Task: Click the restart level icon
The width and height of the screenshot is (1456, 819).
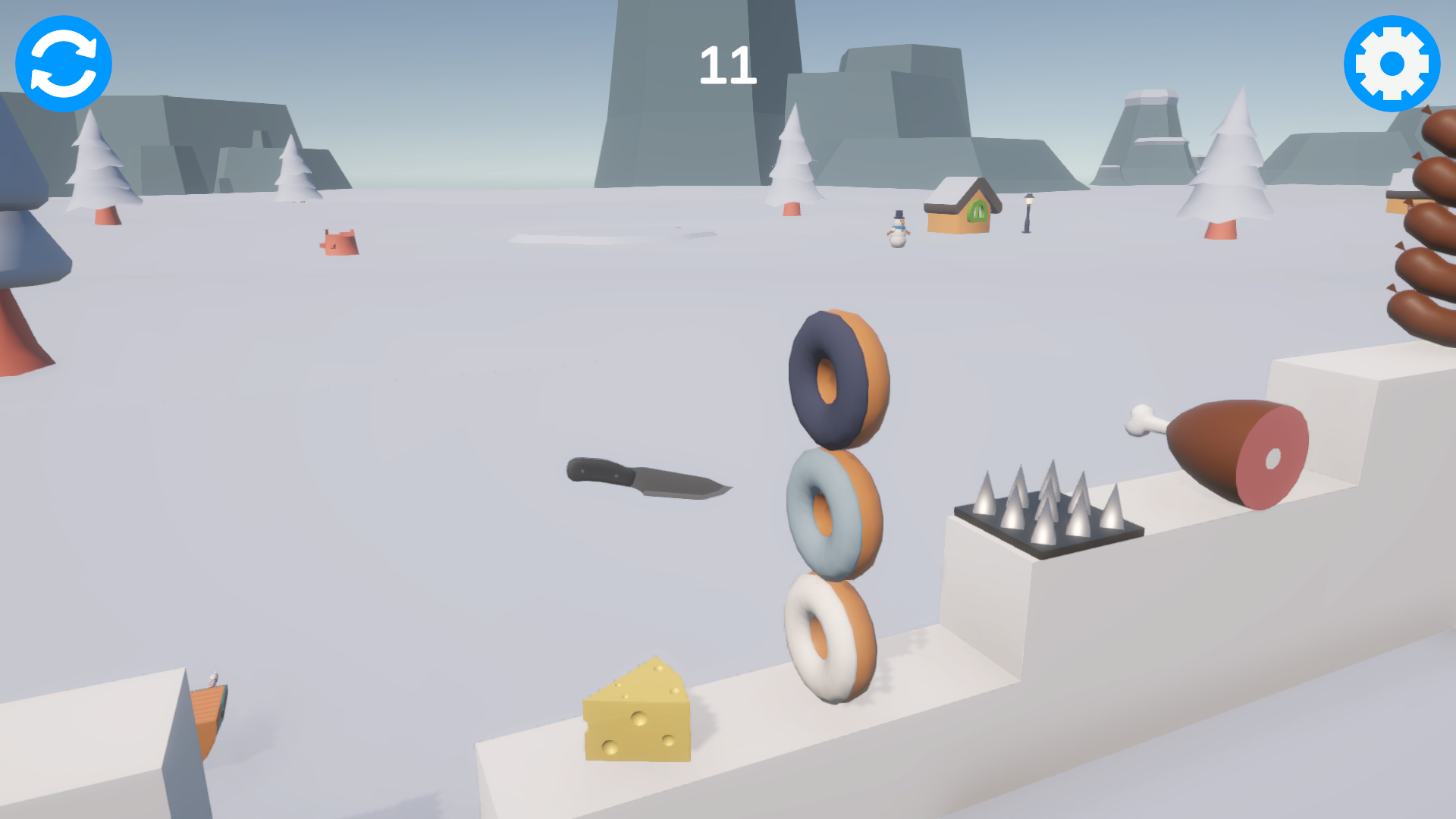Action: [x=64, y=64]
